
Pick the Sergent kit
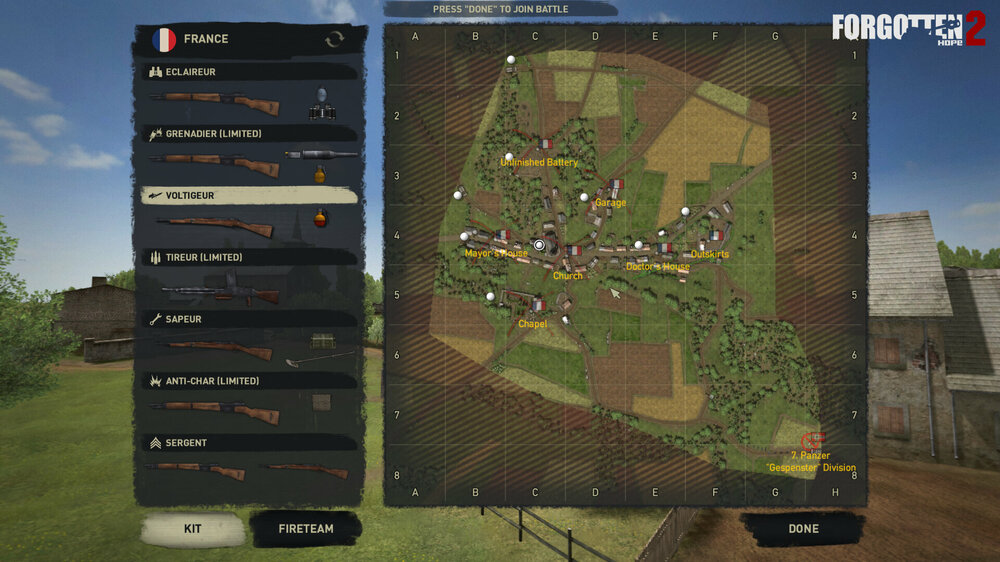coord(250,443)
